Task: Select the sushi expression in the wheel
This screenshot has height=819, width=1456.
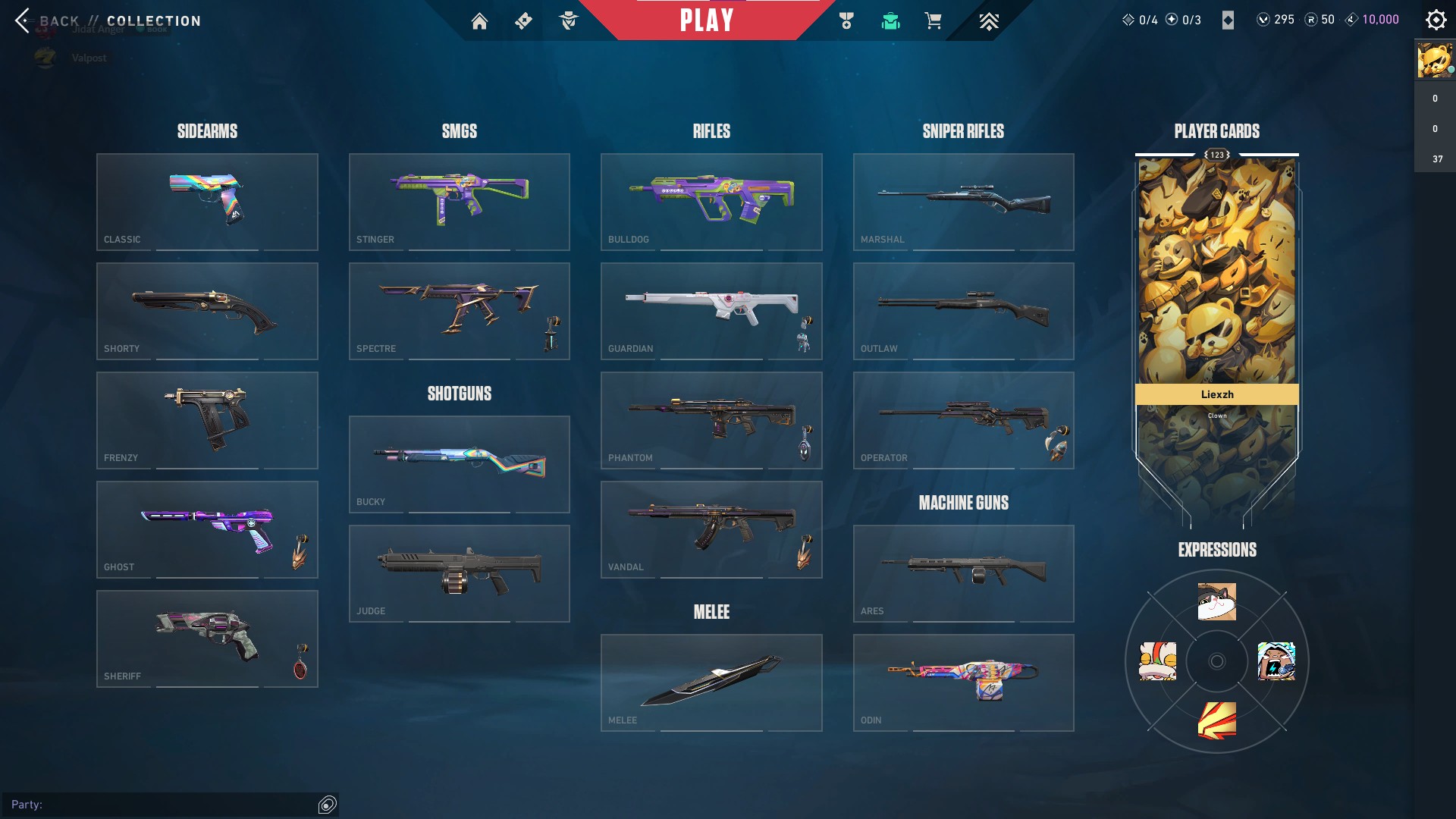Action: point(1158,661)
